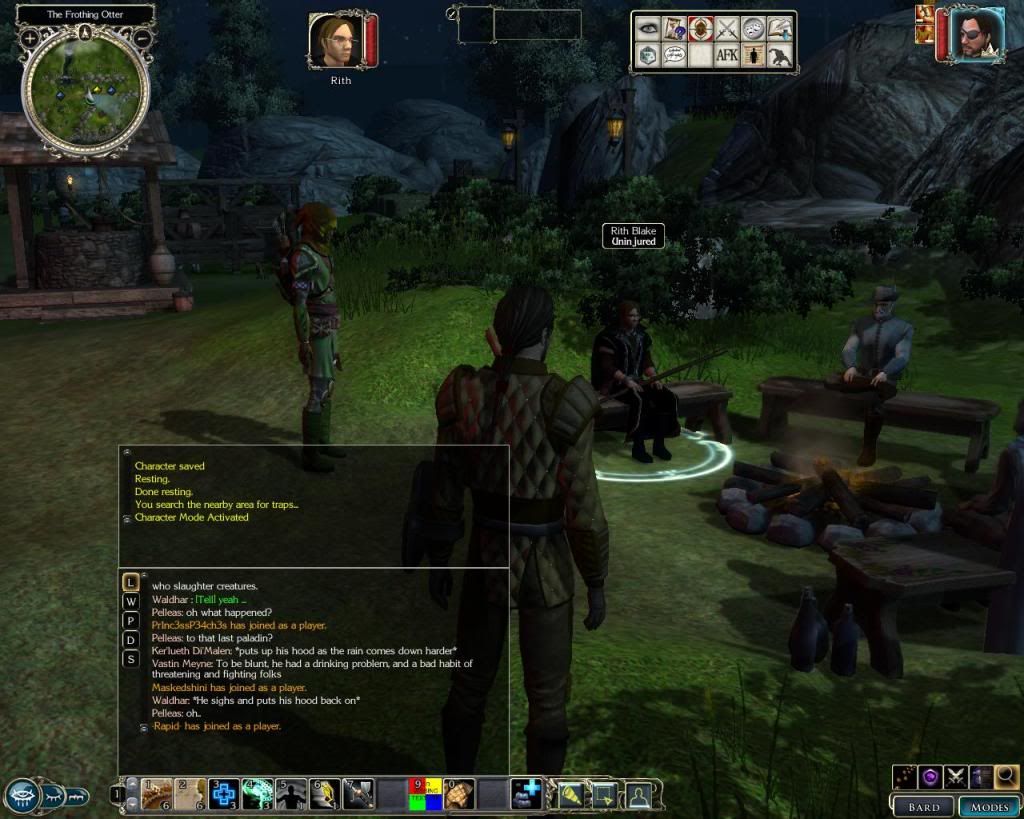Image resolution: width=1024 pixels, height=819 pixels.
Task: Switch to the P chat channel tab
Action: point(130,620)
